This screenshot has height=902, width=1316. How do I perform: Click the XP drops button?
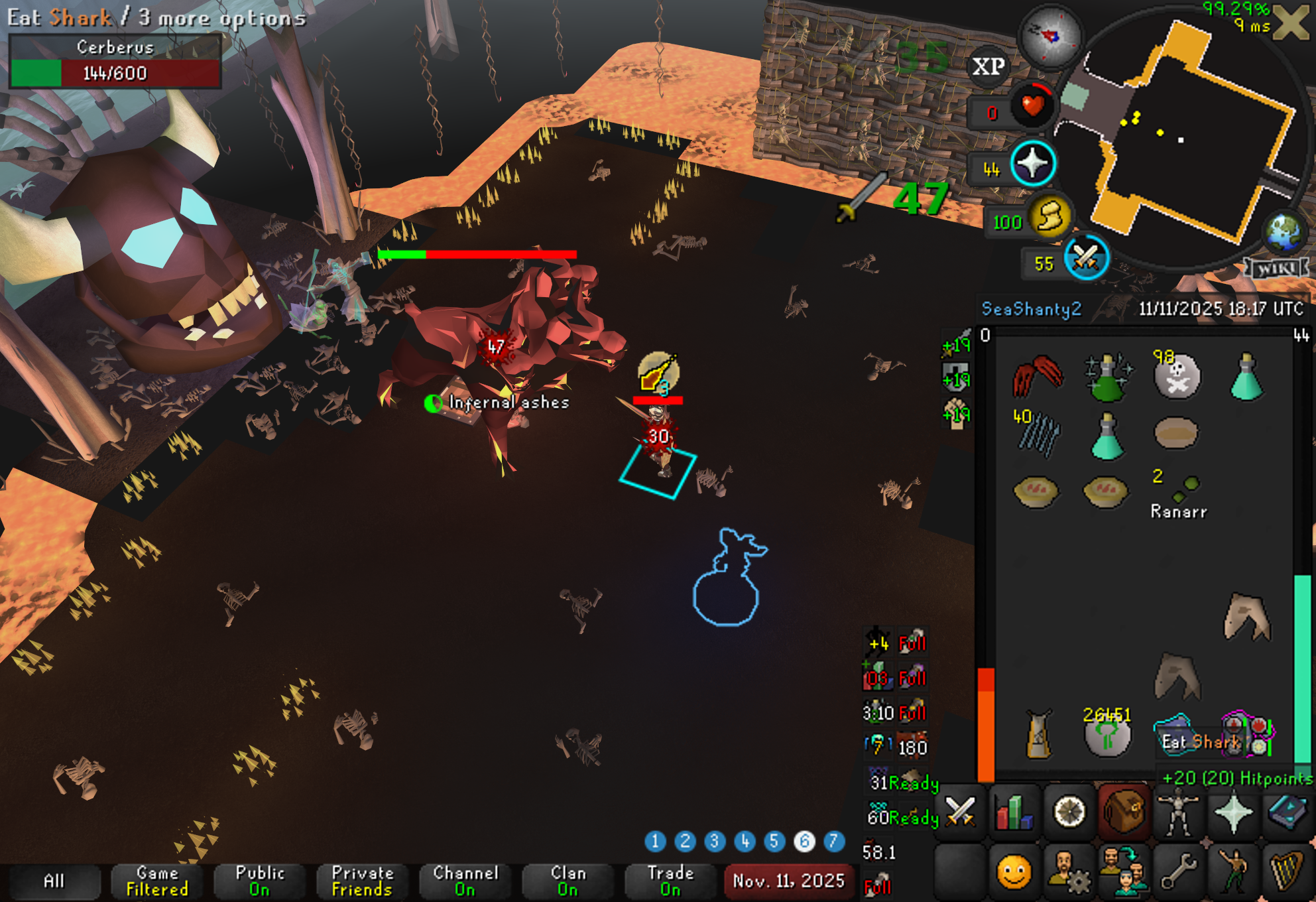click(x=988, y=66)
